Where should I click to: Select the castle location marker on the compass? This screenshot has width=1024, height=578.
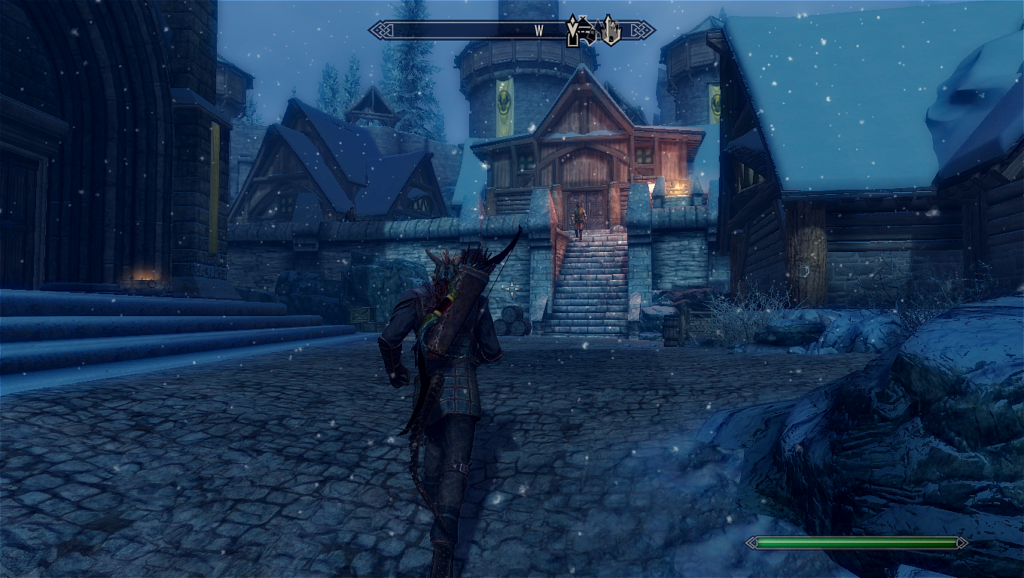[x=610, y=31]
